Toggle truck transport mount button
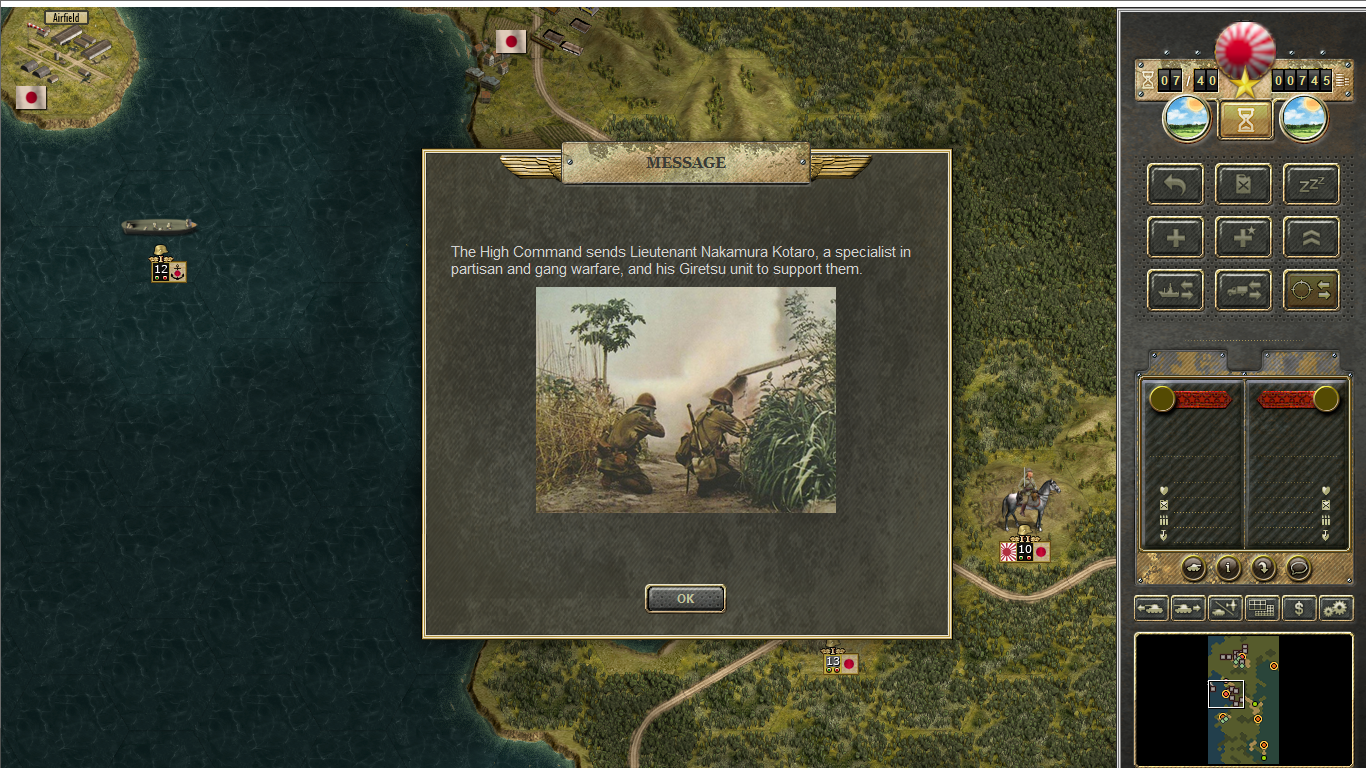Screen dimensions: 1366x768 [1243, 290]
